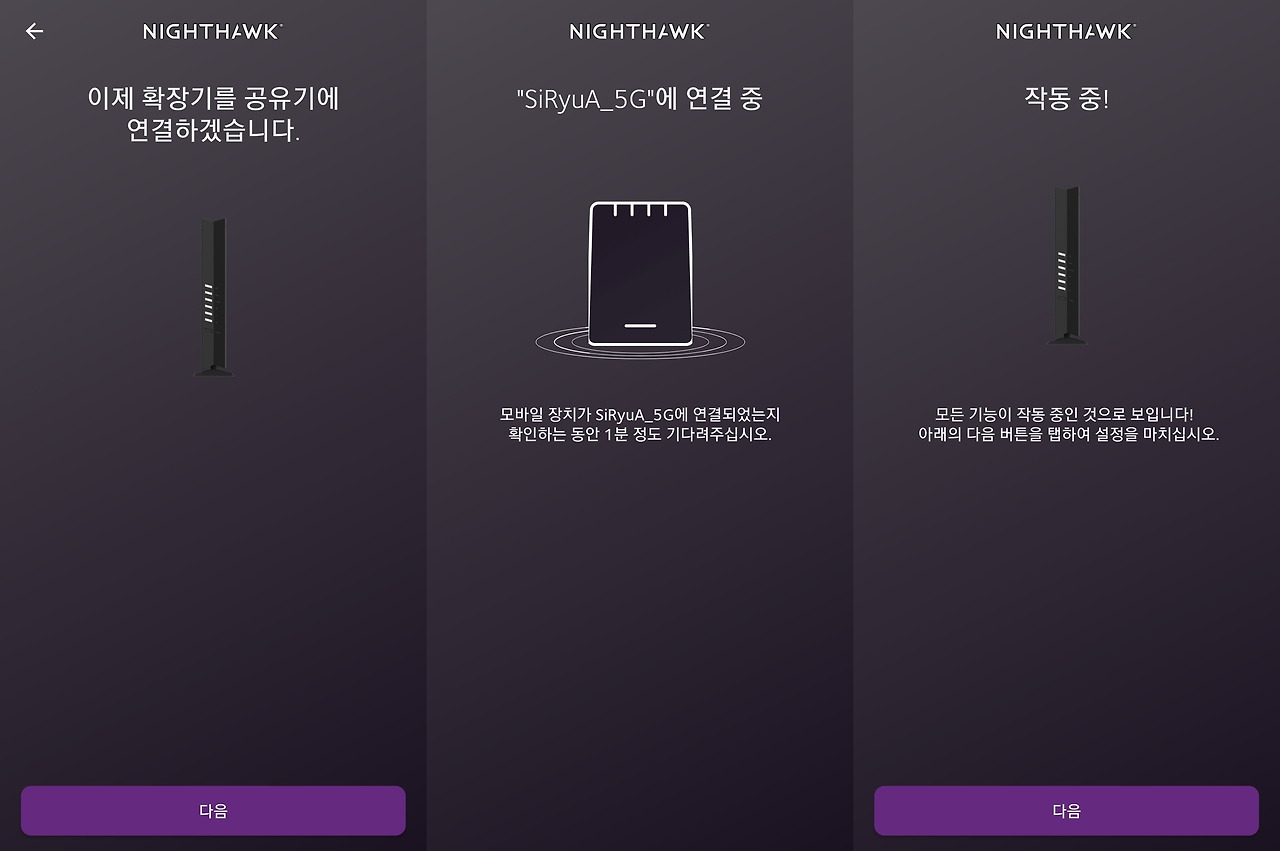Click the NIGHTHAWK logo on the right panel
Screen dimensions: 1280x851
click(1065, 31)
